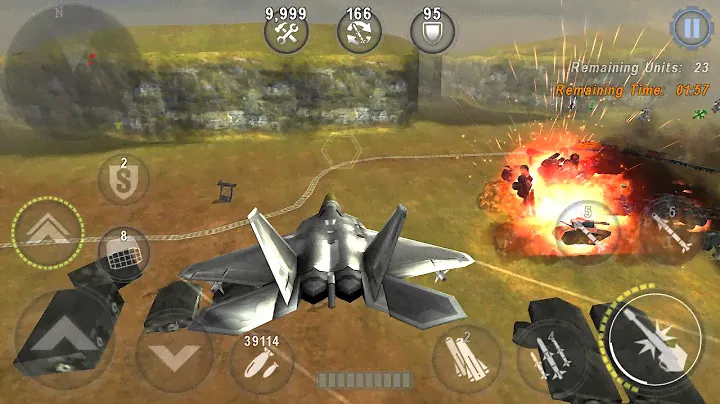720x404 pixels.
Task: Tap the ammo resupply icon showing 166
Action: tap(357, 33)
